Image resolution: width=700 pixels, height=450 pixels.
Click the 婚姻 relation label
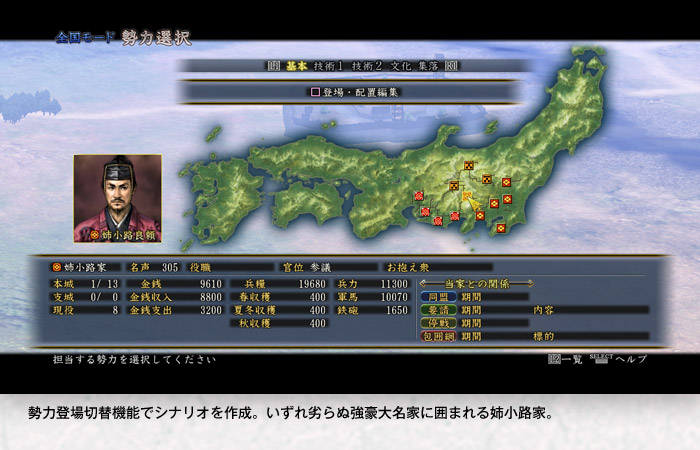[439, 310]
